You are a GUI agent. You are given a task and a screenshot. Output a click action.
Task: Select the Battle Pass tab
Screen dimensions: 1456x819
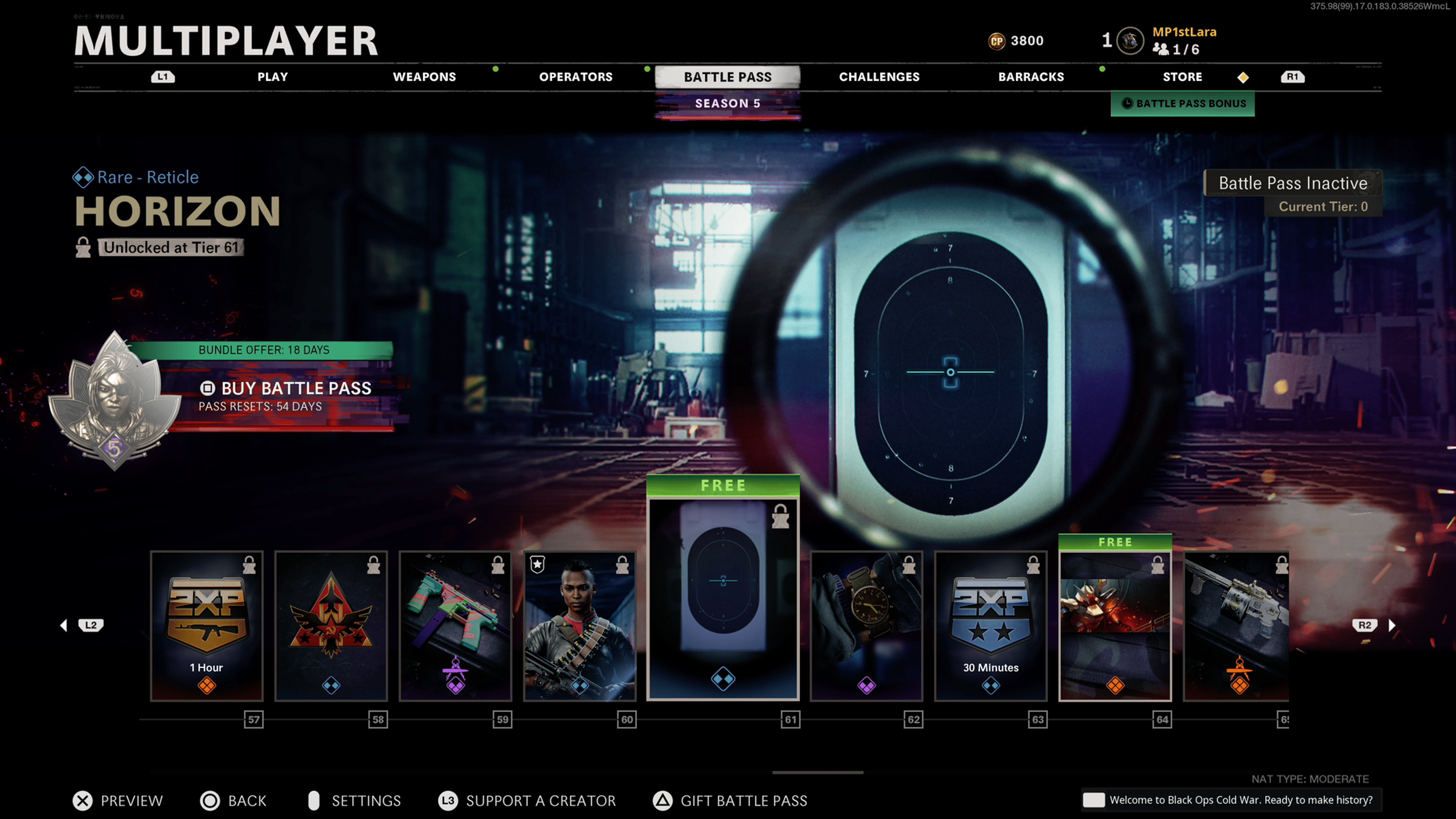pos(728,77)
